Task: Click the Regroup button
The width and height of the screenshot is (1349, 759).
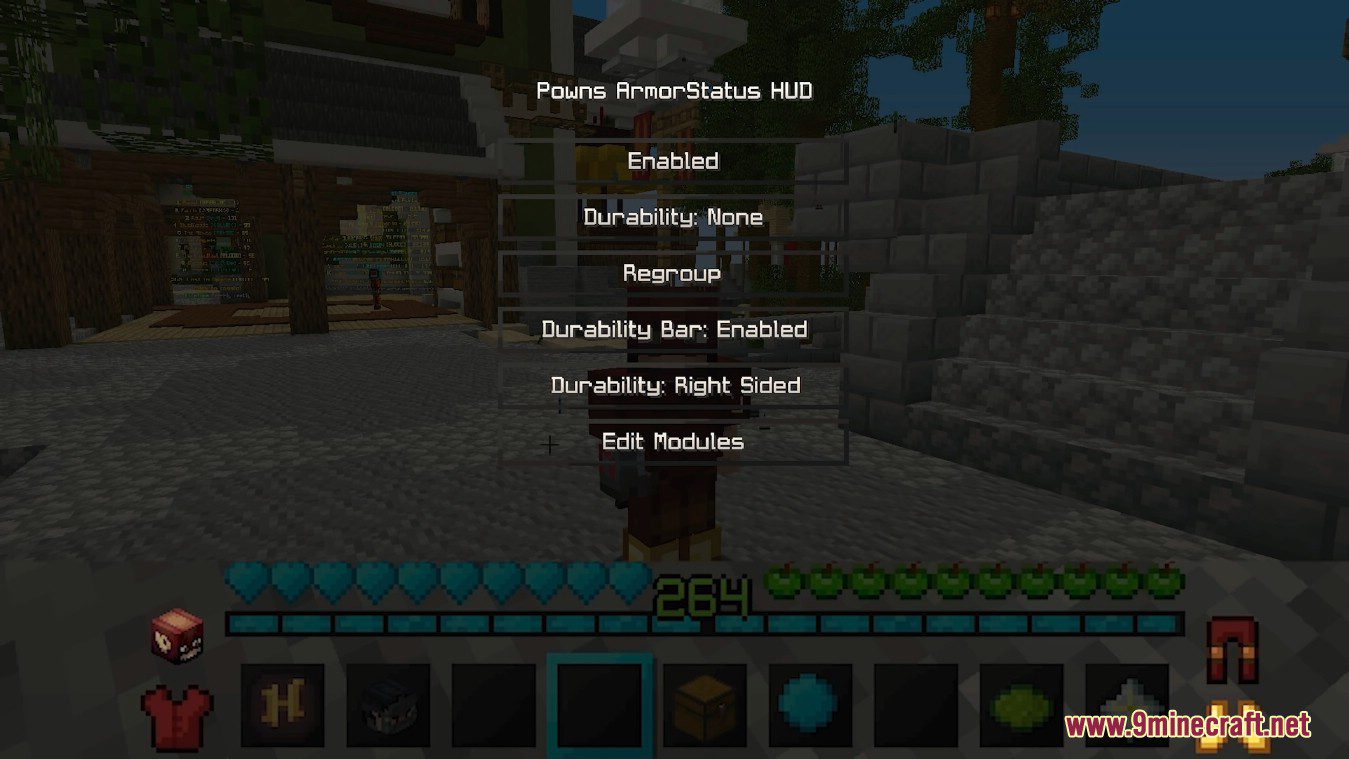Action: click(x=672, y=272)
